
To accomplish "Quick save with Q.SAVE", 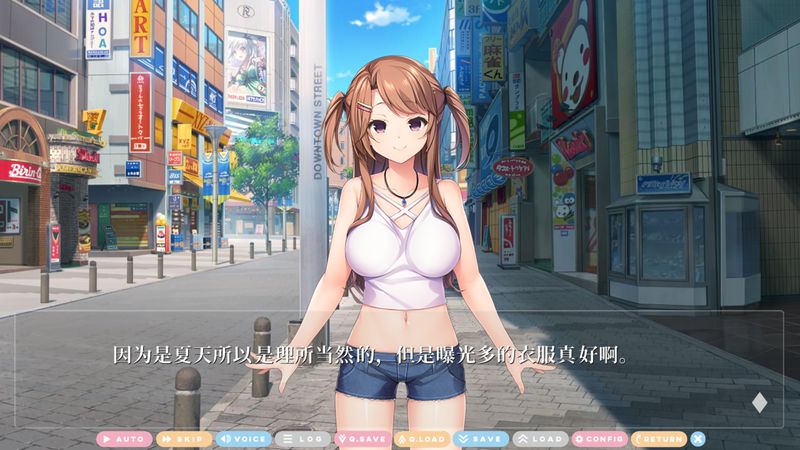I will [361, 438].
